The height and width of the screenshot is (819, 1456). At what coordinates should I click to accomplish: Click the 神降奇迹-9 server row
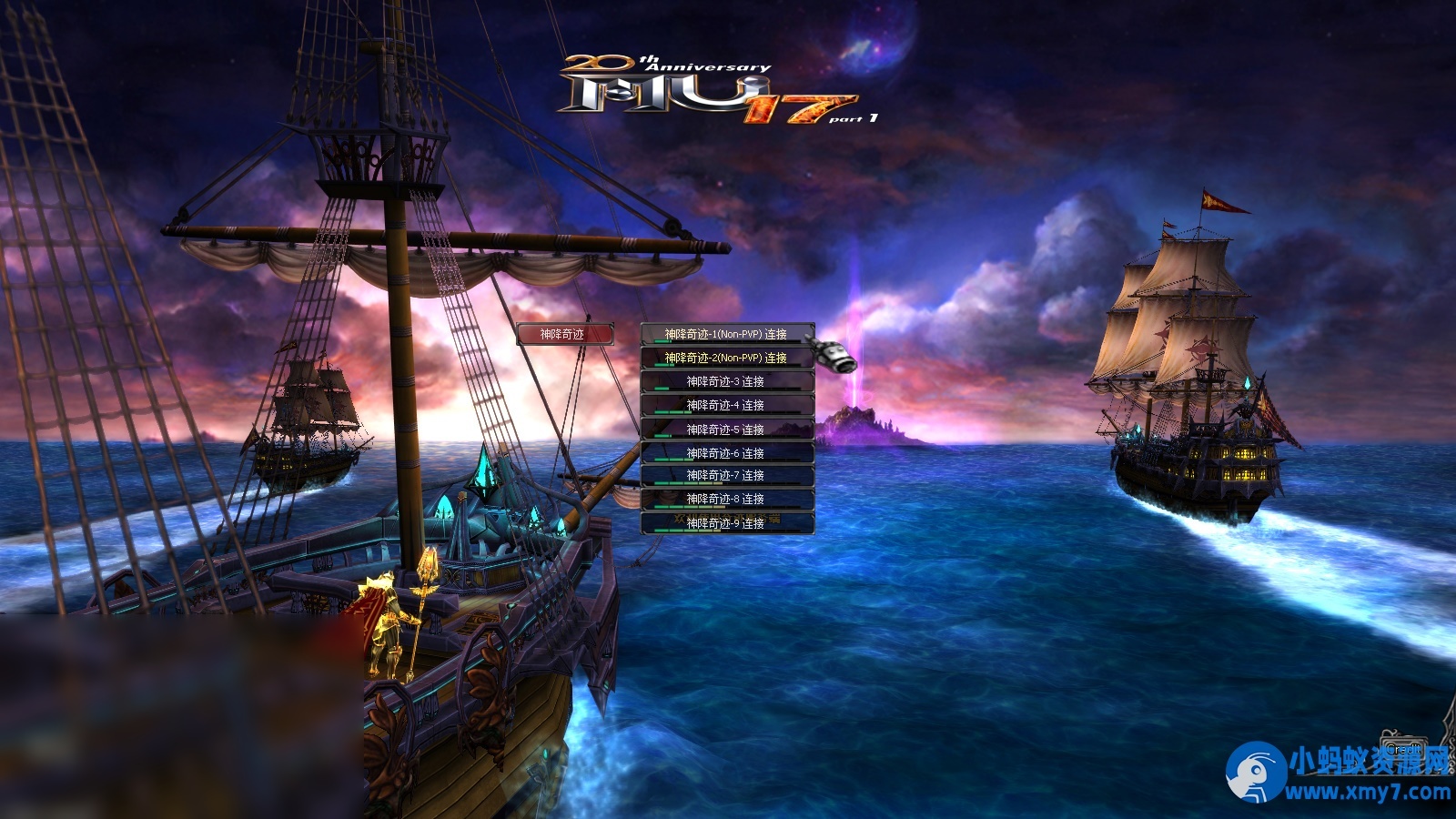coord(726,523)
